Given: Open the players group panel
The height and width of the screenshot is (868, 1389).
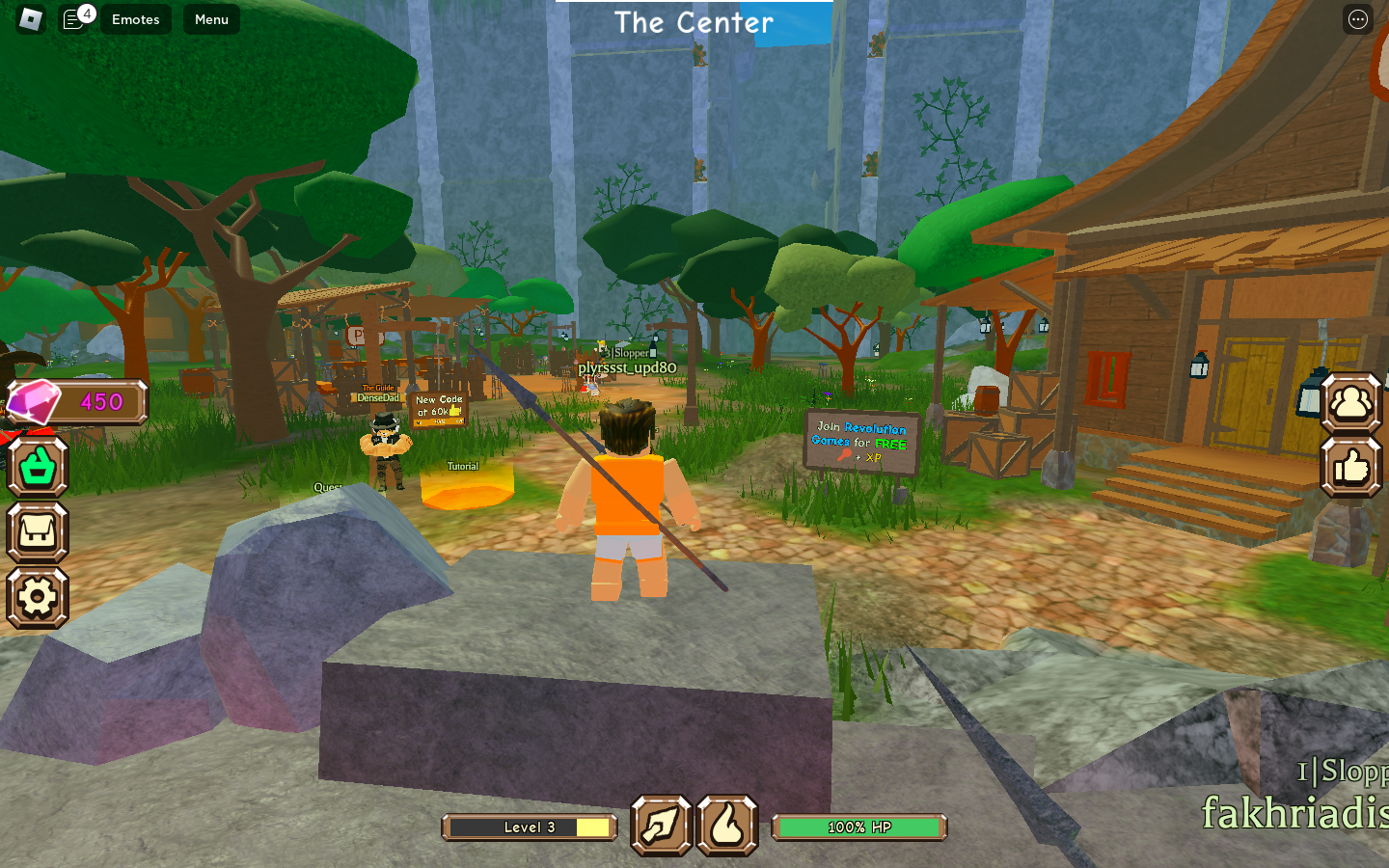Looking at the screenshot, I should [x=1350, y=402].
